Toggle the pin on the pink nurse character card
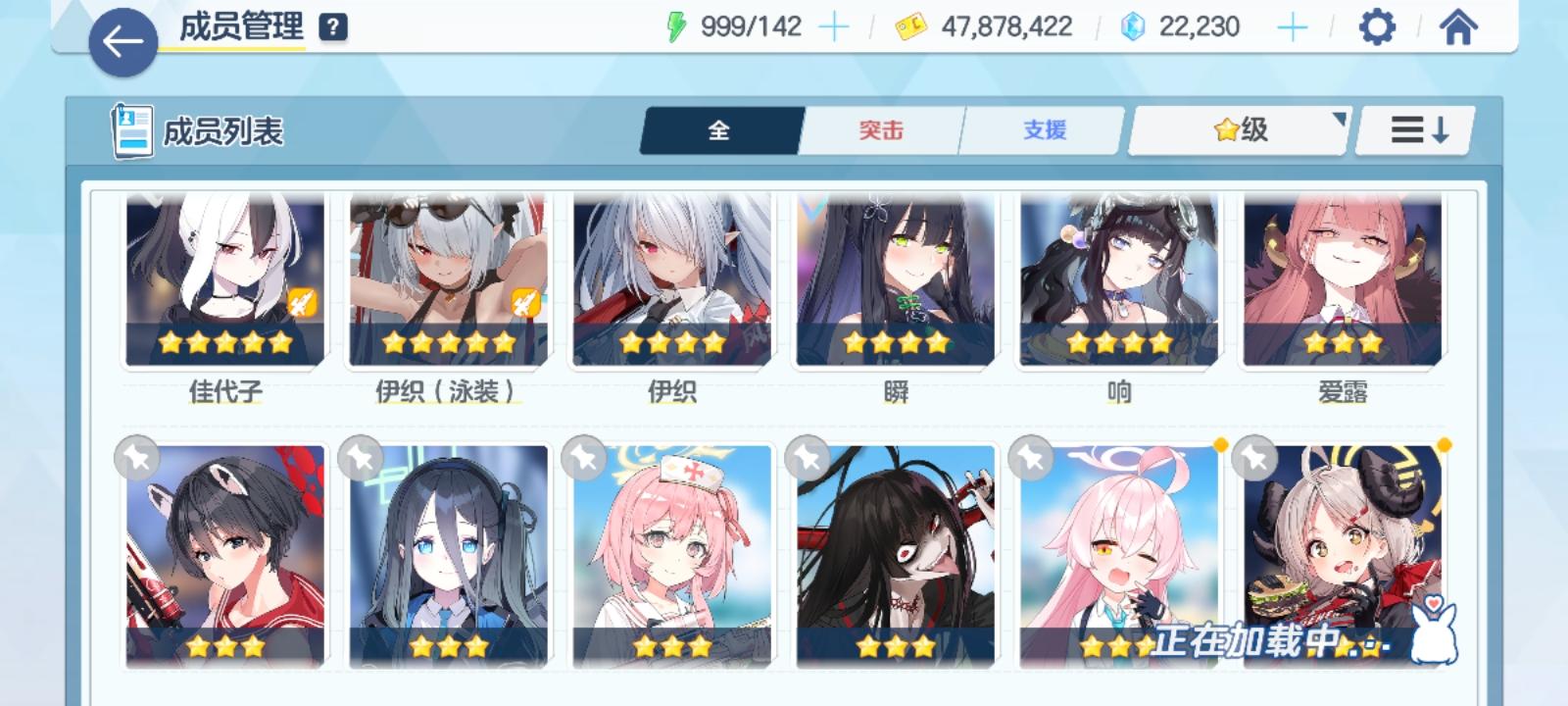 tap(584, 457)
